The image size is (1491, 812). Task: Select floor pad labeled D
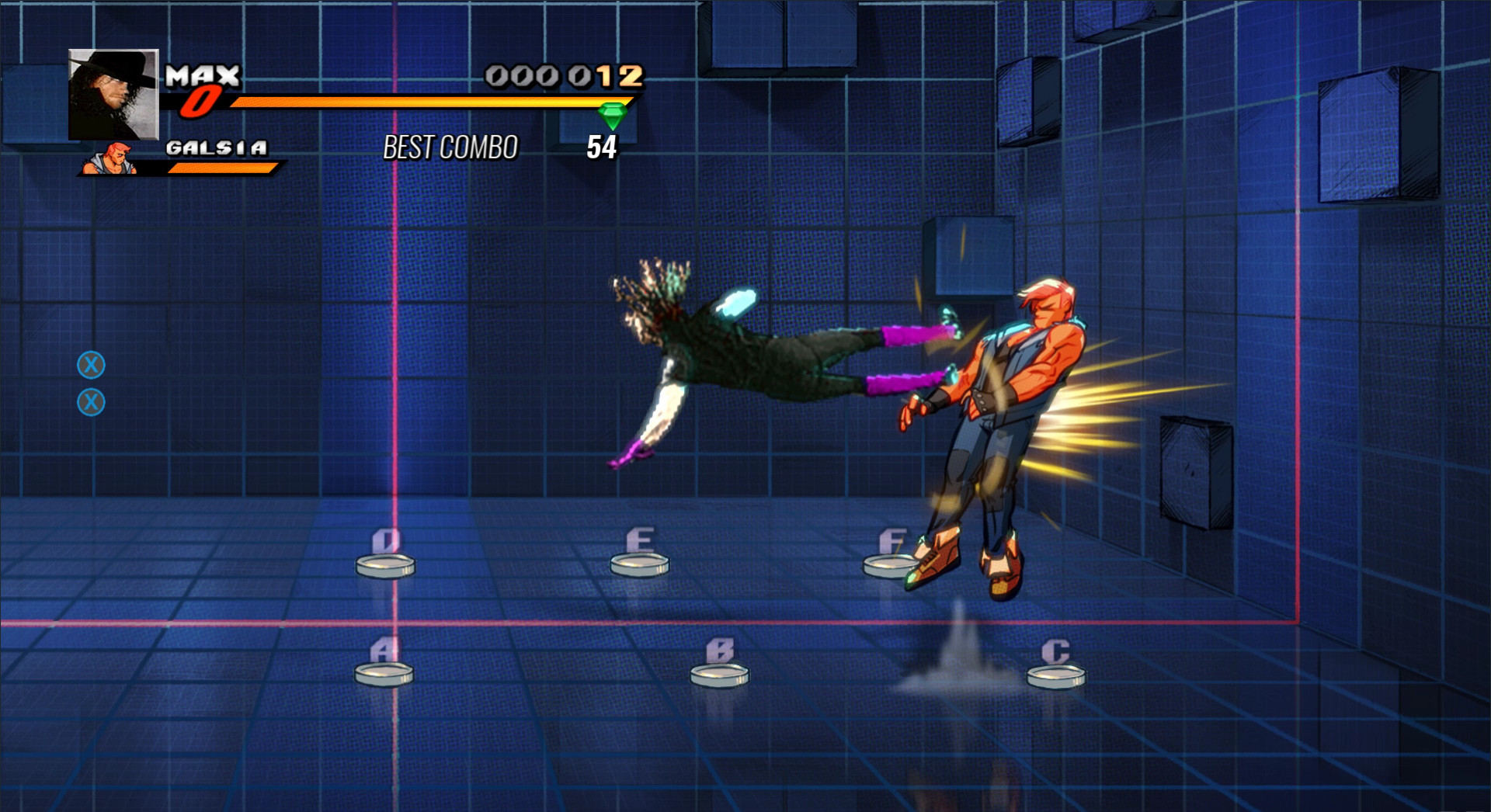(x=386, y=564)
